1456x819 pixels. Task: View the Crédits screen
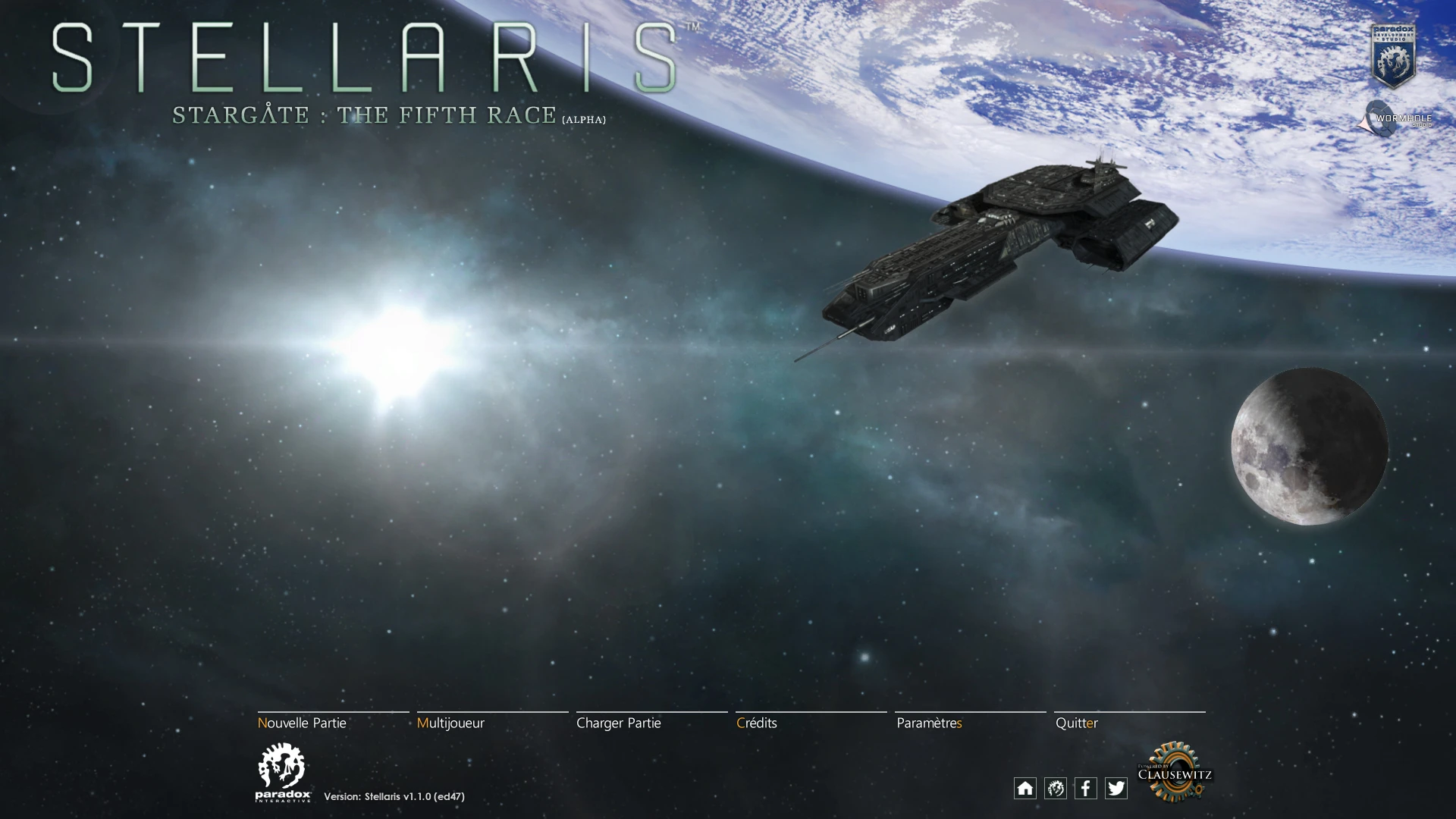757,723
